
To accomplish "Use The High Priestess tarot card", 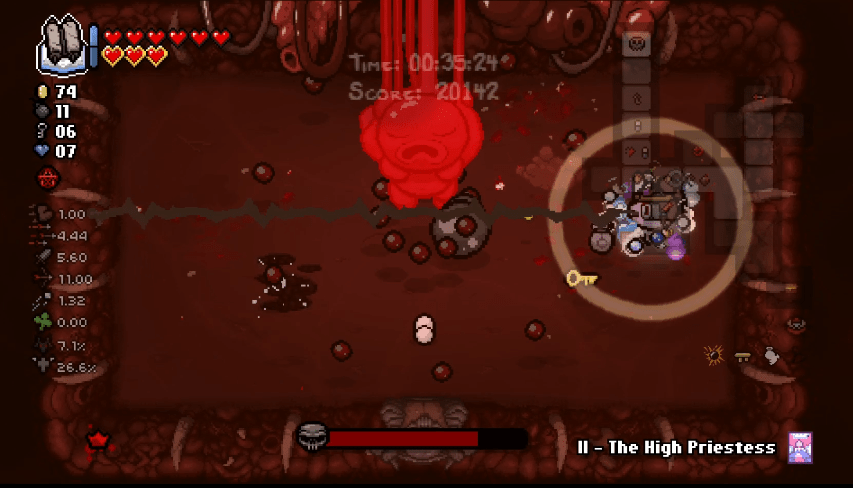I will pos(799,447).
